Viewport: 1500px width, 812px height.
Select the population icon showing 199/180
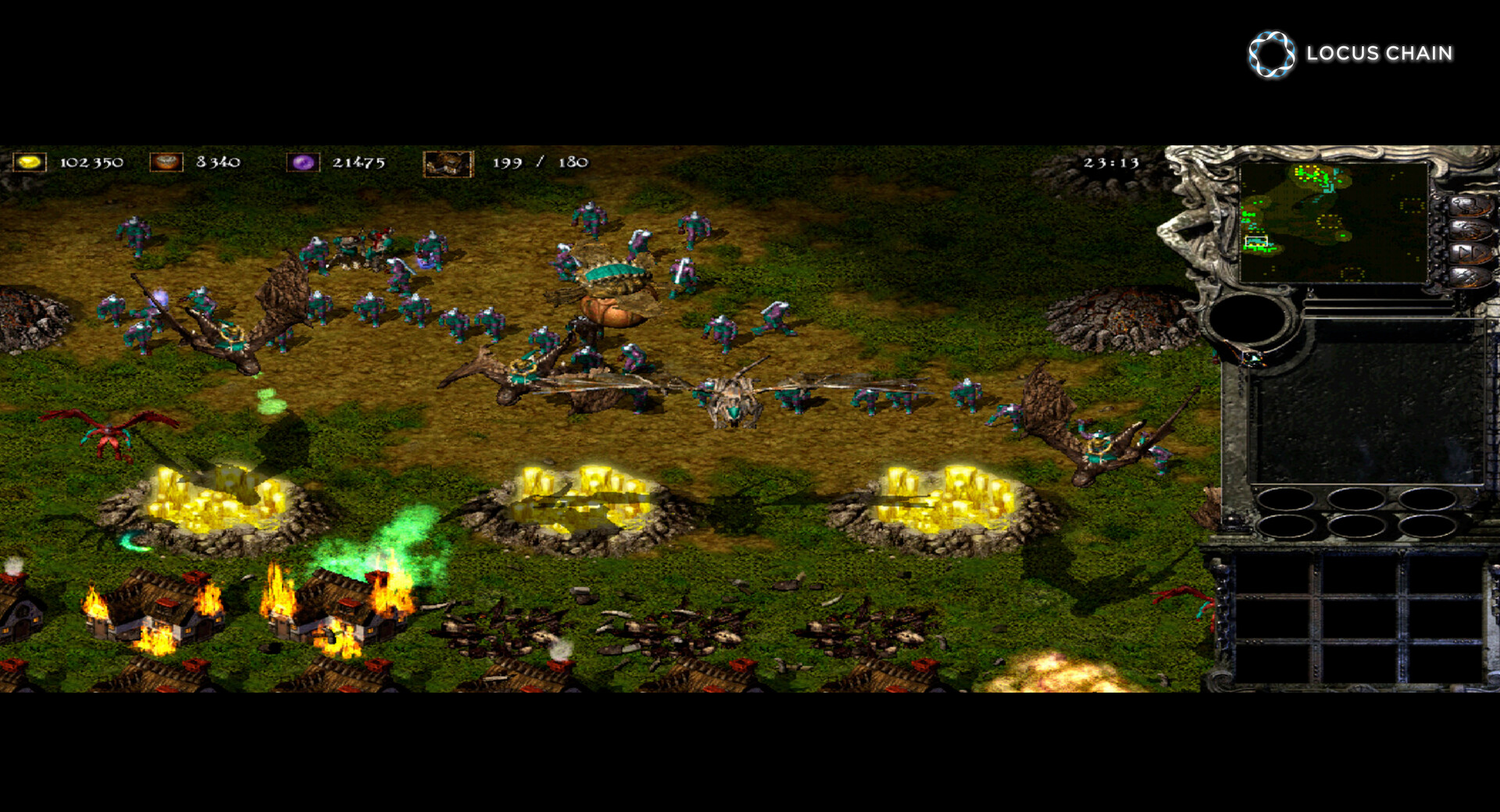click(449, 164)
